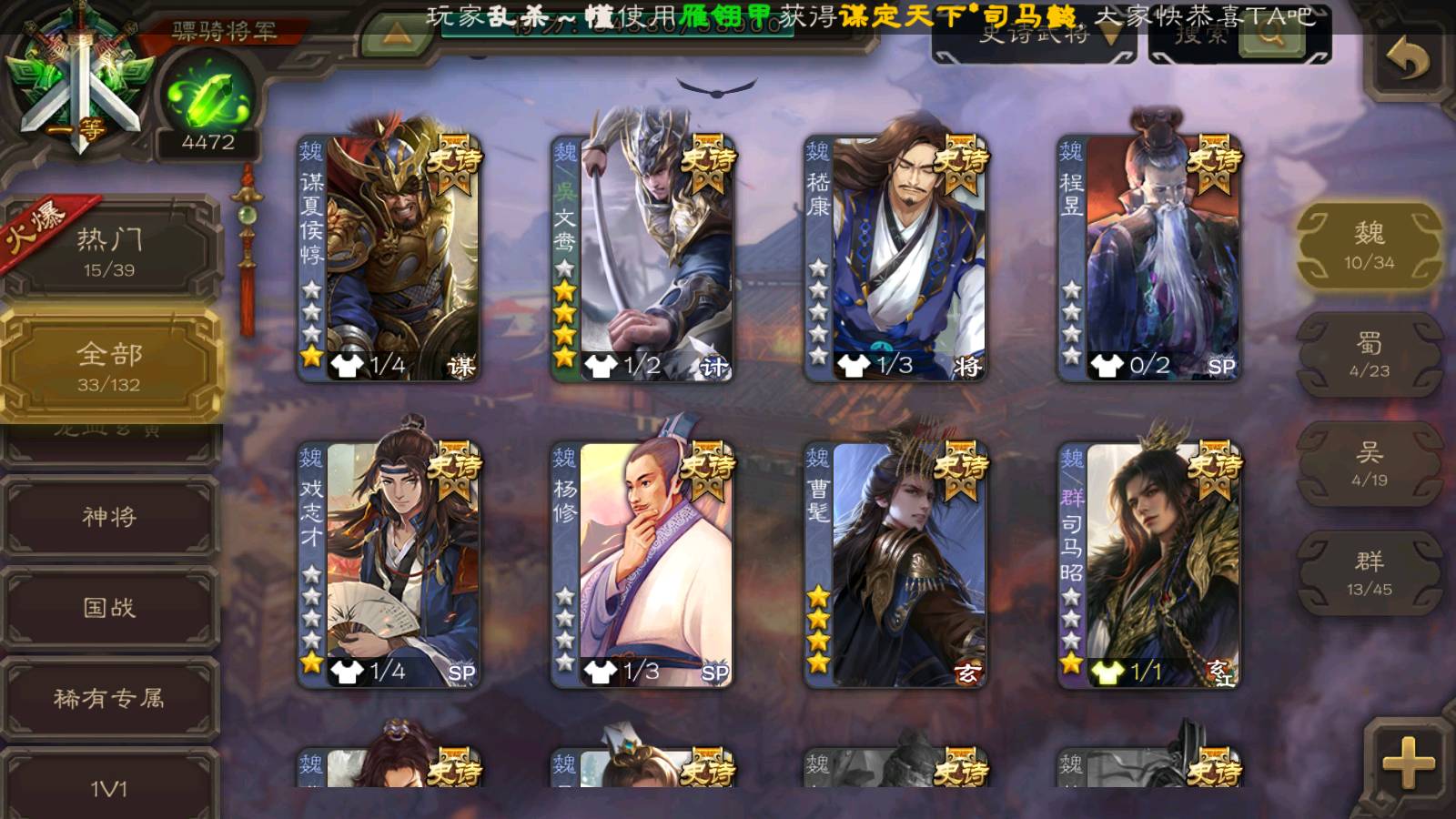The image size is (1456, 819).
Task: Open the 热门 hot category tab
Action: 109,250
